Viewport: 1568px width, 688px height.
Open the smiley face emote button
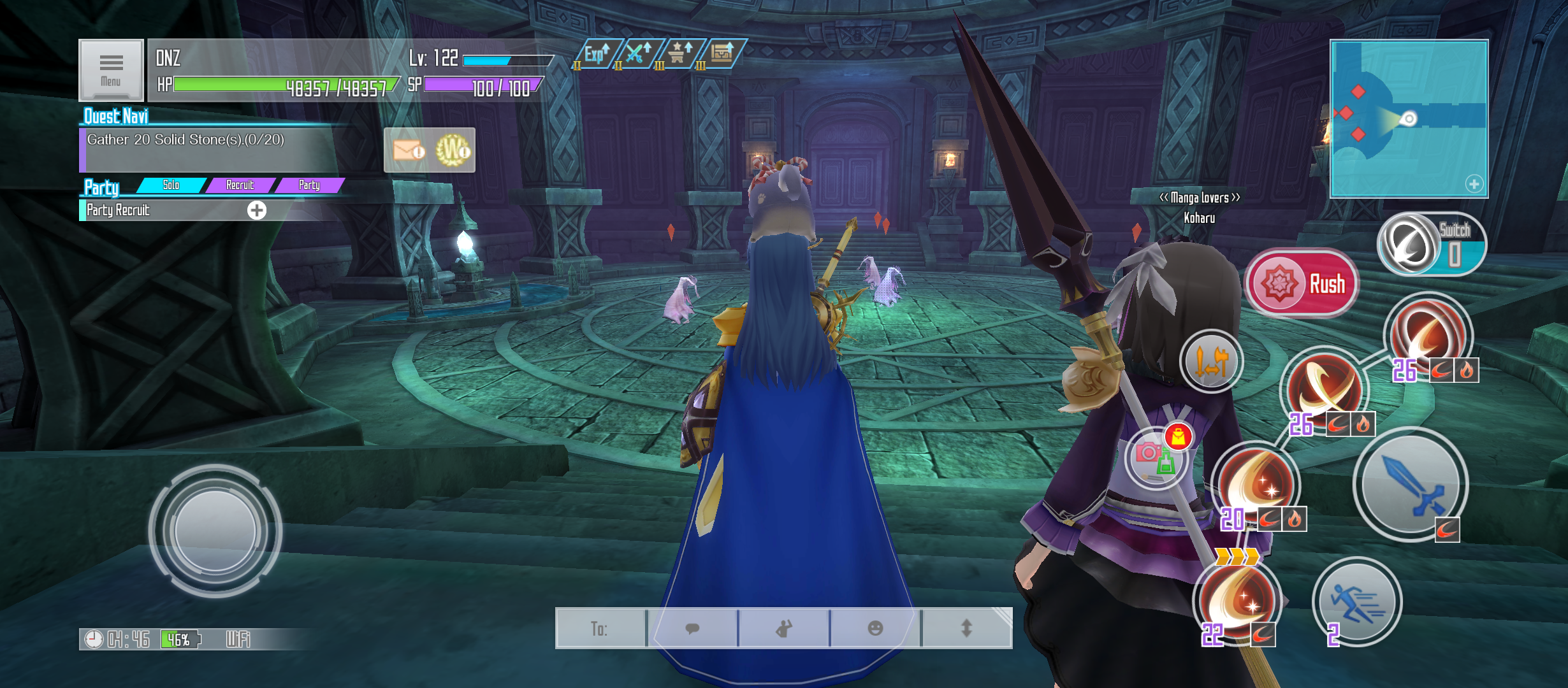click(876, 629)
